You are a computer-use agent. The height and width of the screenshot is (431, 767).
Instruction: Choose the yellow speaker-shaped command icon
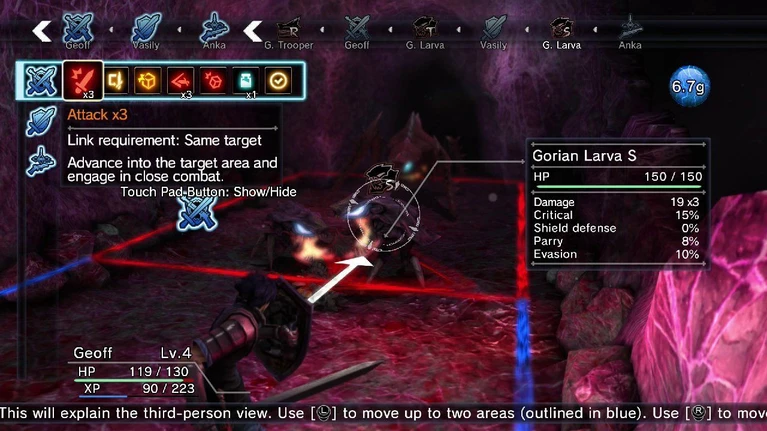point(115,80)
